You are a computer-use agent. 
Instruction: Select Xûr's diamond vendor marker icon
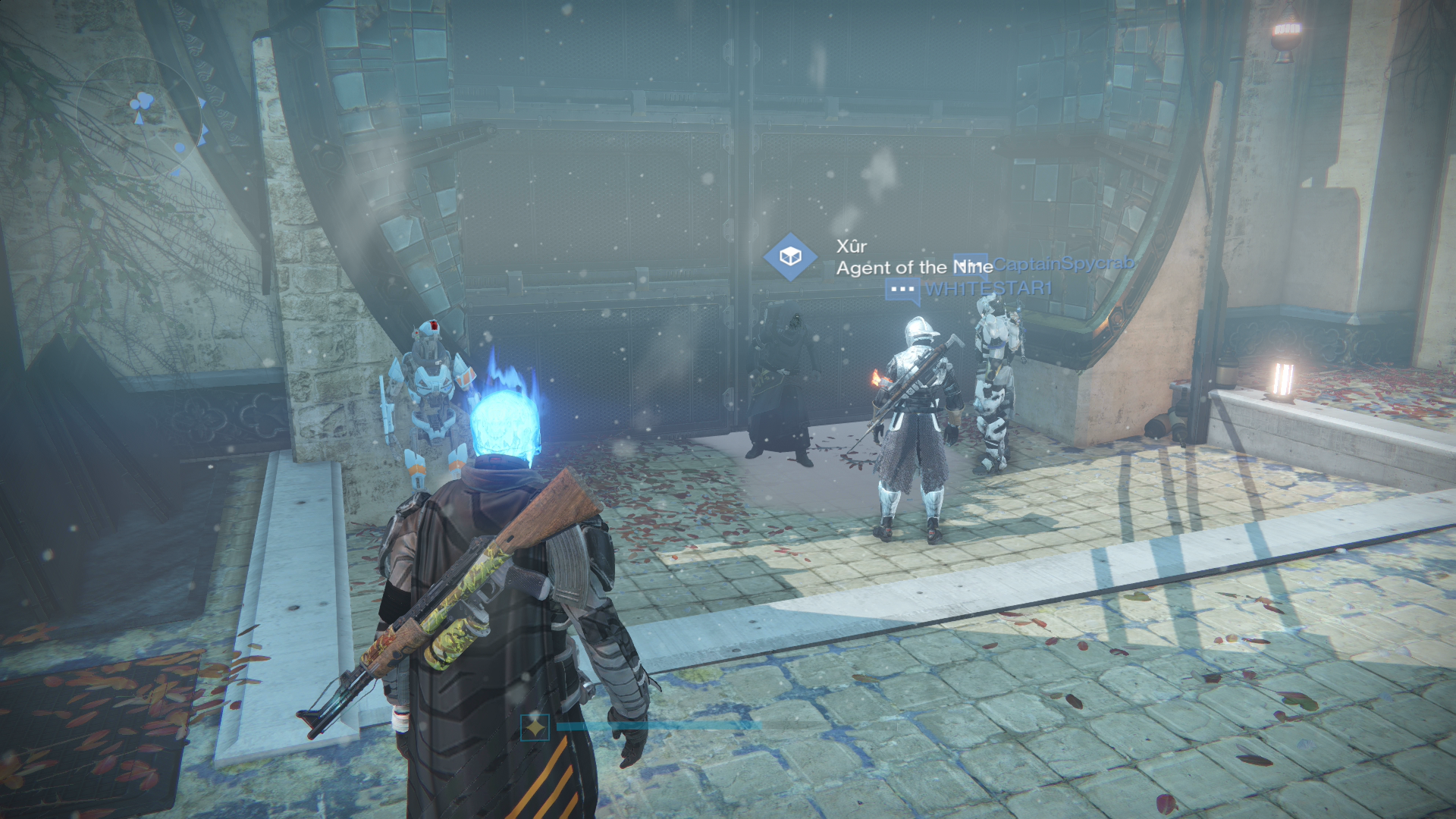(790, 257)
